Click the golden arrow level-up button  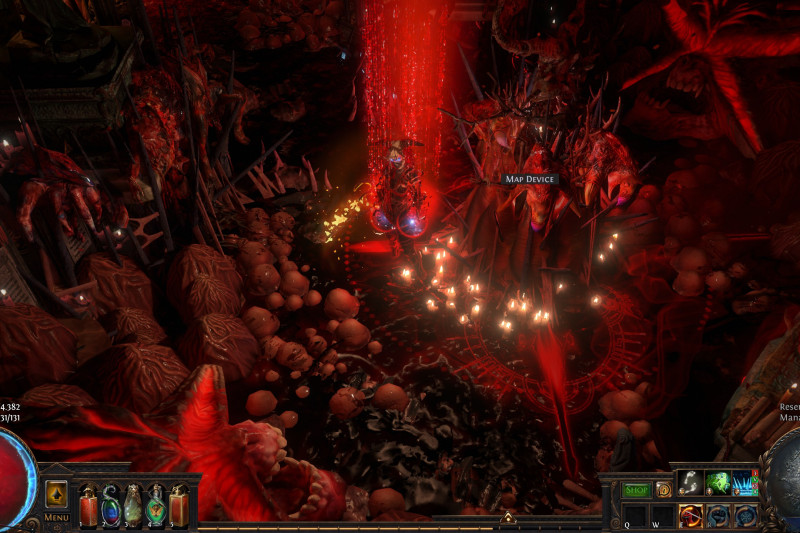pyautogui.click(x=56, y=494)
